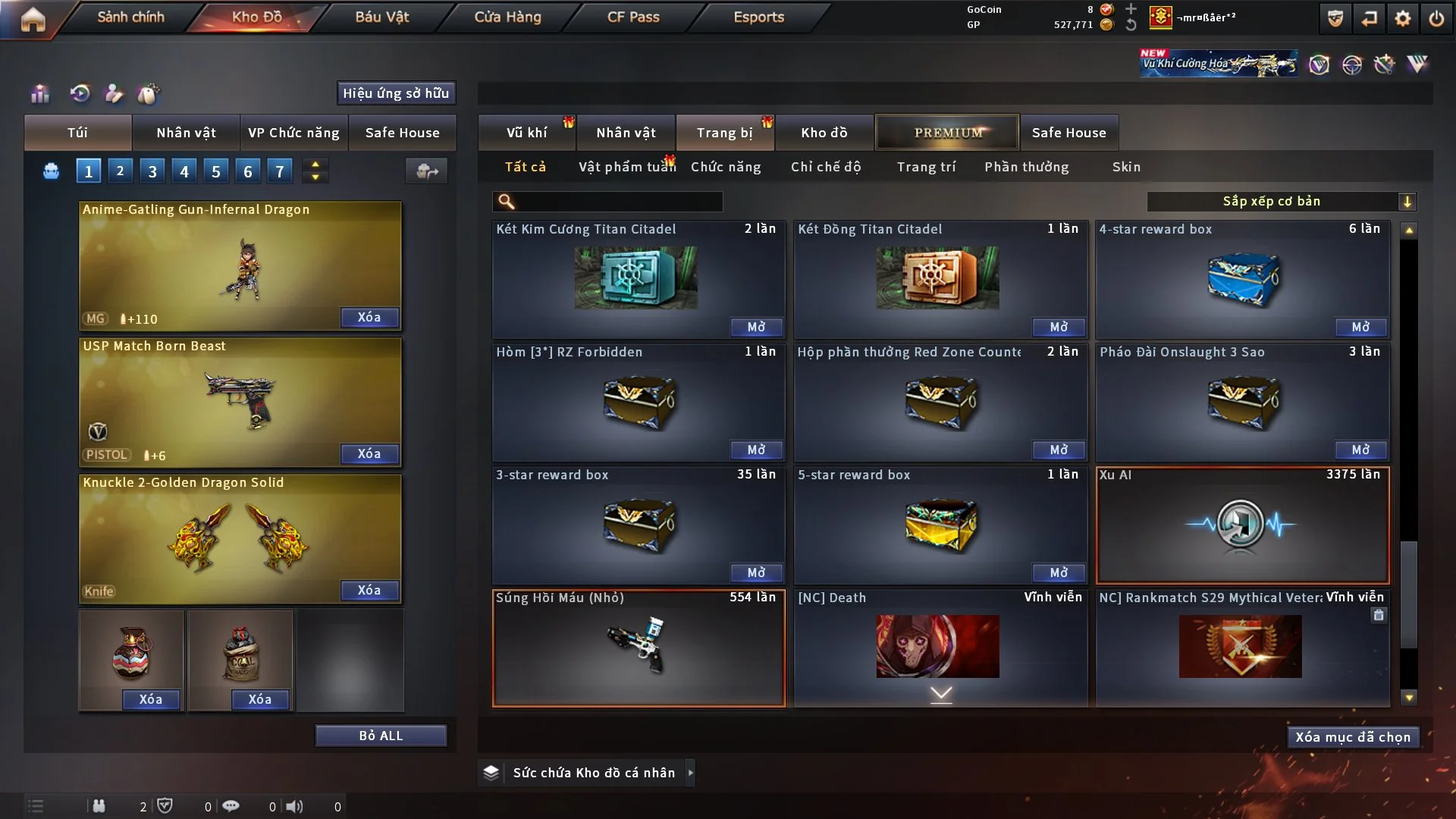1456x819 pixels.
Task: Switch to the Vũ khí storage tab
Action: pos(526,133)
